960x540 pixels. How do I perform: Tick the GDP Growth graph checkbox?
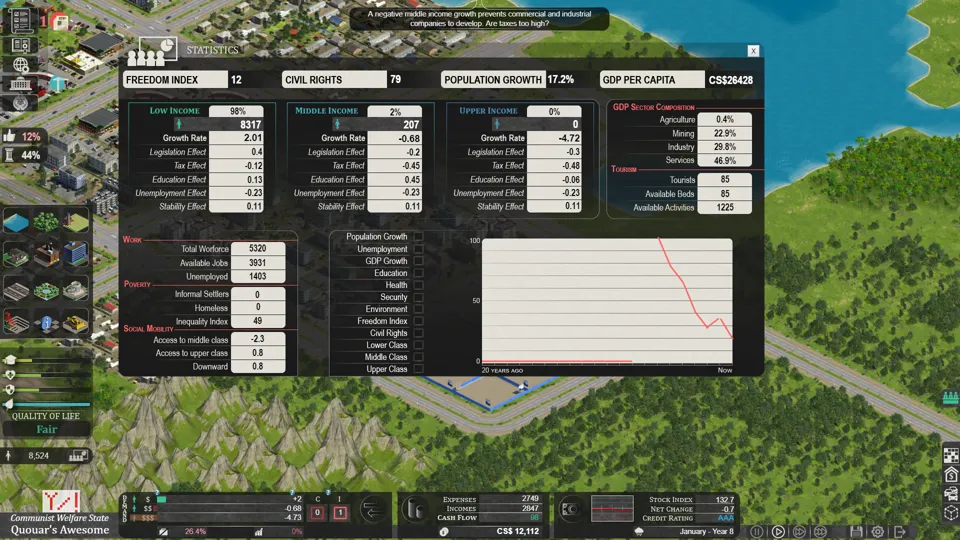coord(418,261)
